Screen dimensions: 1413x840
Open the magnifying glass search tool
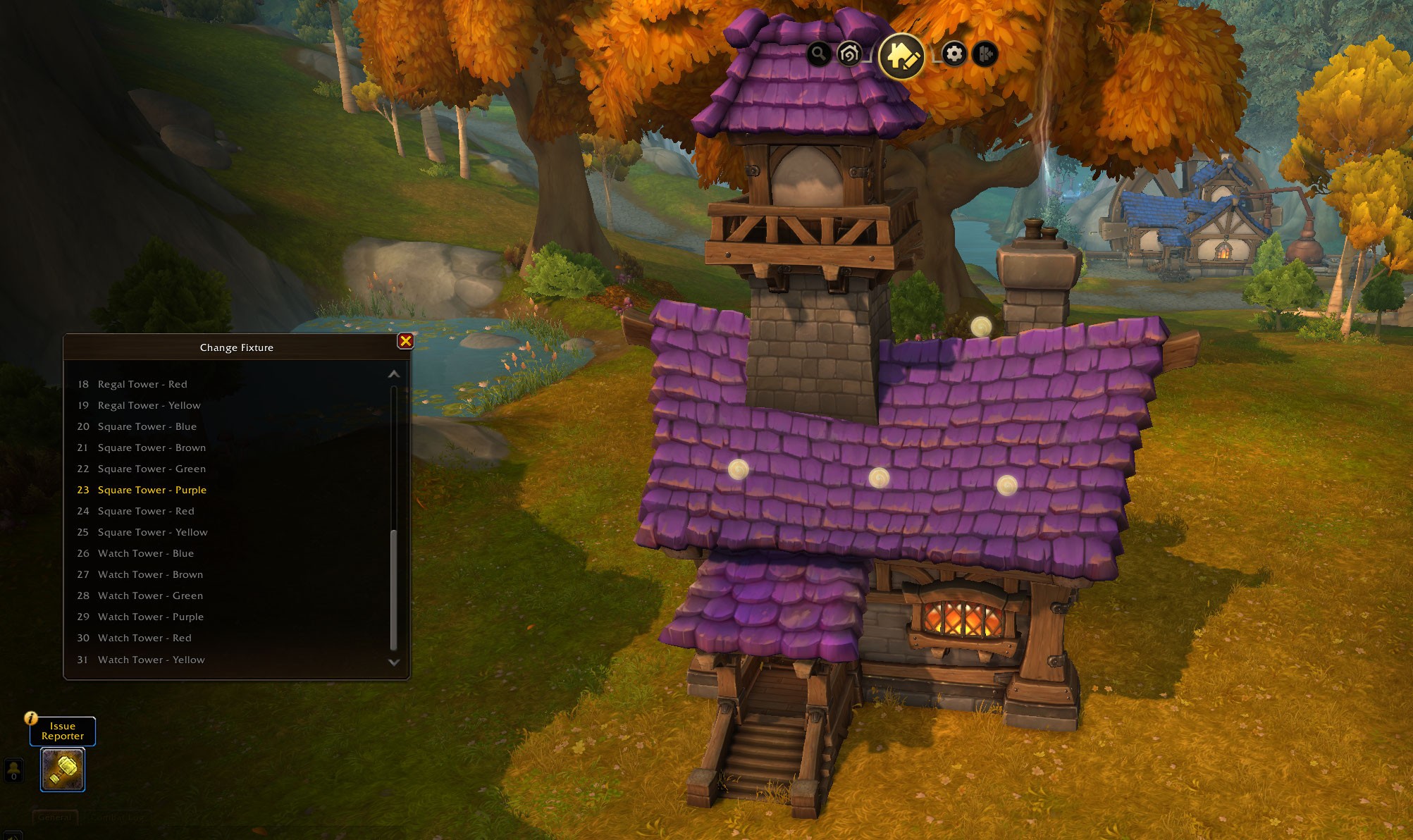pos(818,54)
